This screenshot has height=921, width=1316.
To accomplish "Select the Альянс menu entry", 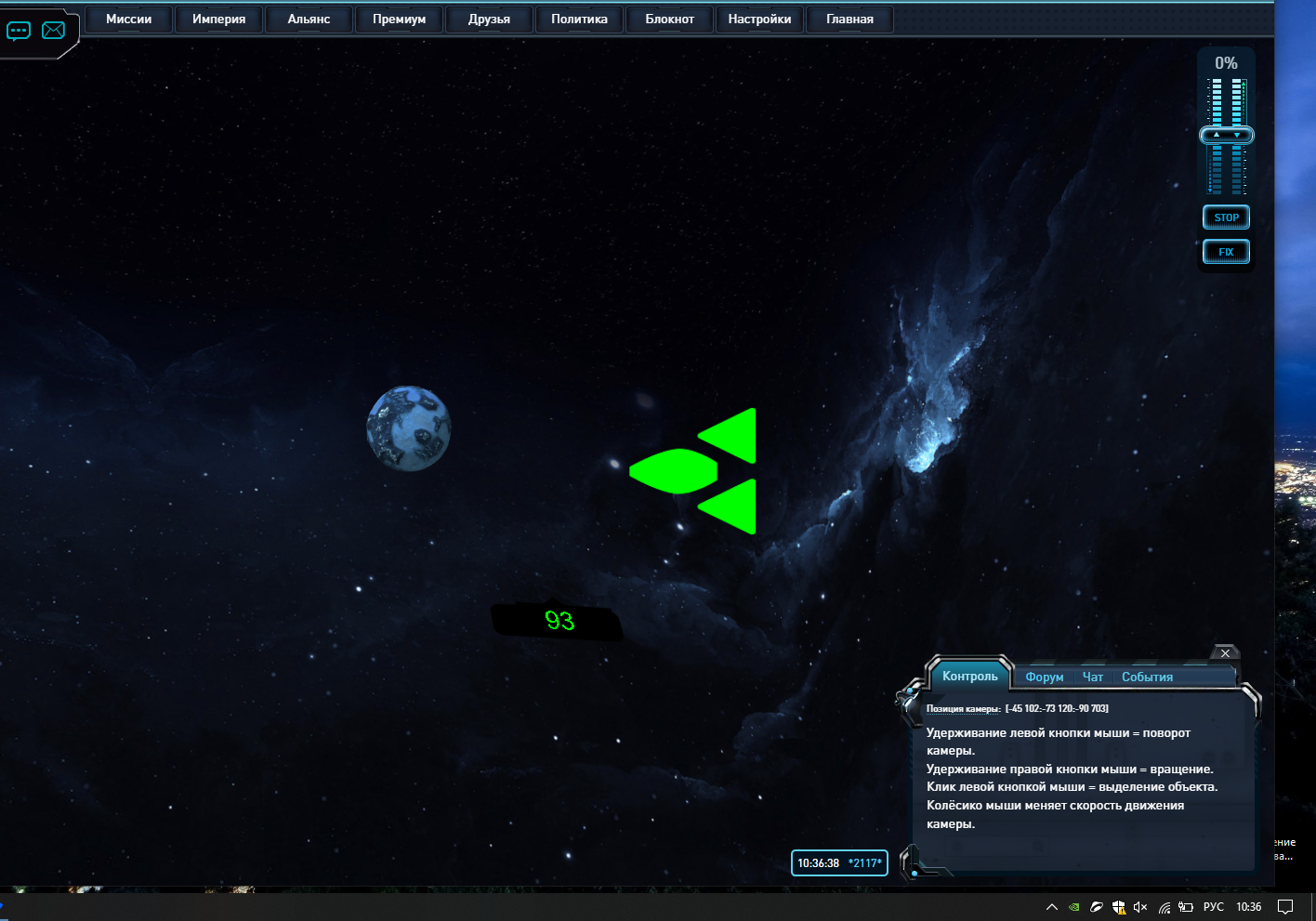I will tap(309, 20).
